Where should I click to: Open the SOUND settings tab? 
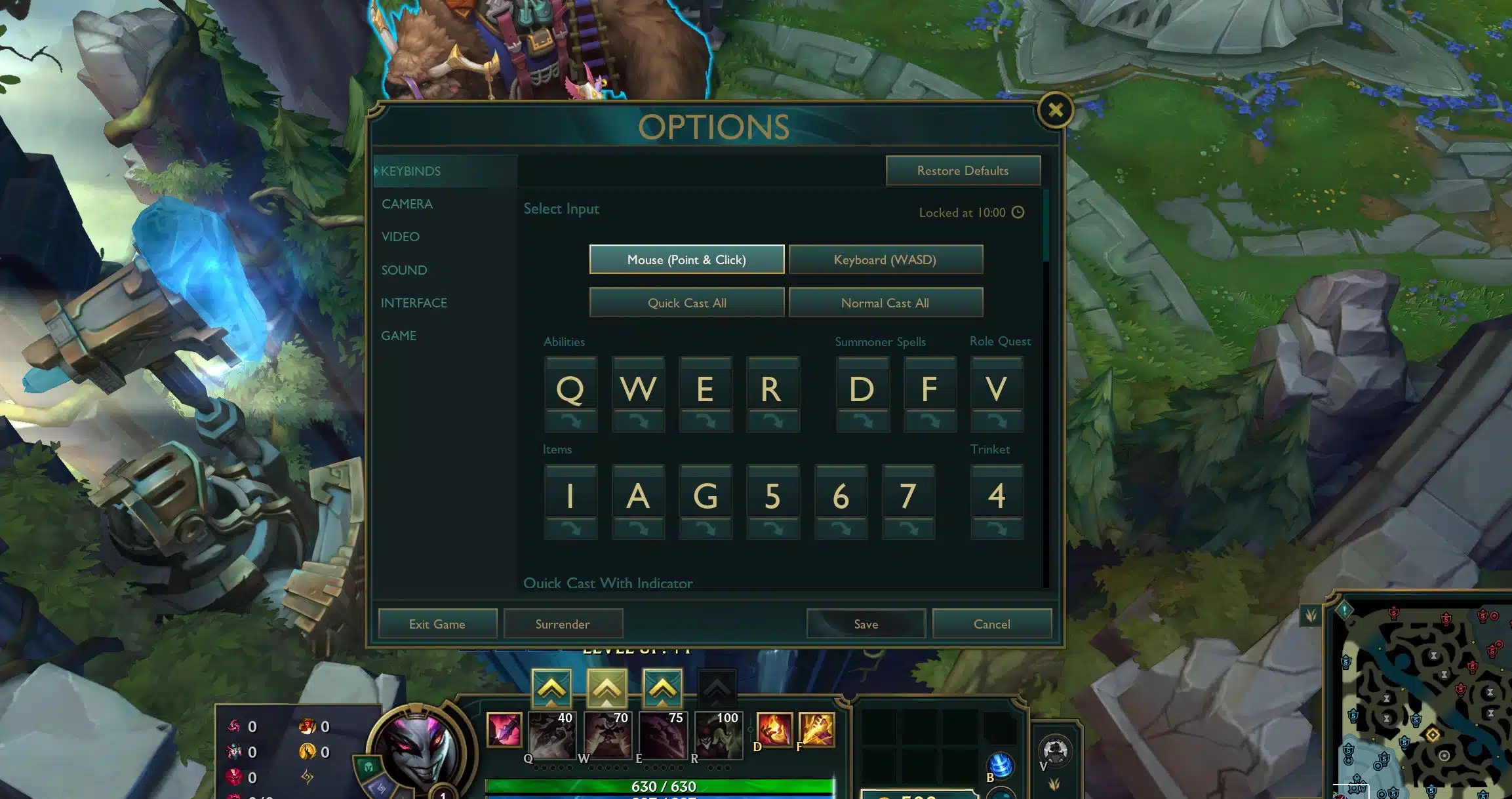point(404,269)
